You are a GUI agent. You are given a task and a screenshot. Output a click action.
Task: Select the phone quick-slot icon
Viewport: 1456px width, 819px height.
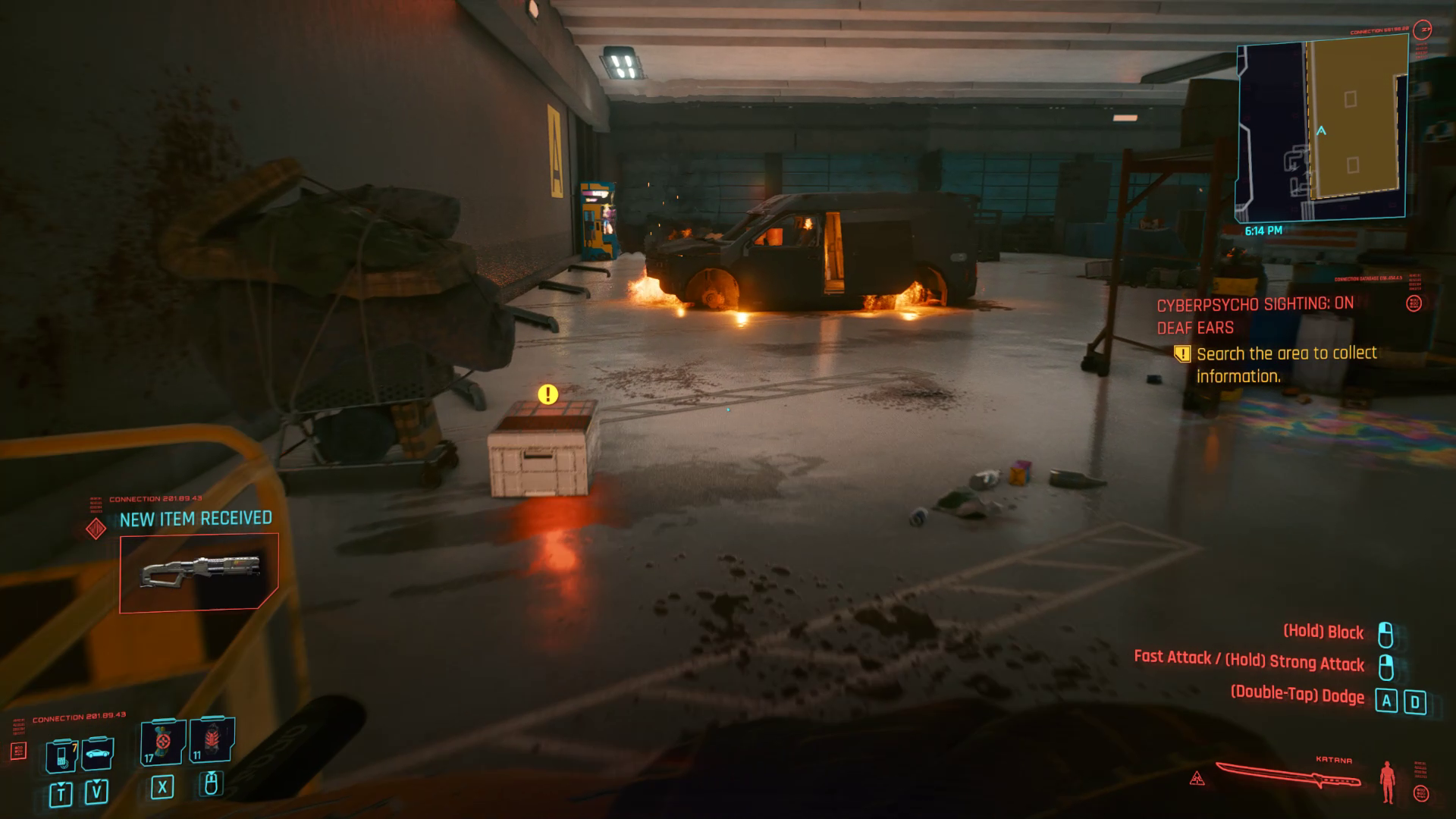point(61,754)
